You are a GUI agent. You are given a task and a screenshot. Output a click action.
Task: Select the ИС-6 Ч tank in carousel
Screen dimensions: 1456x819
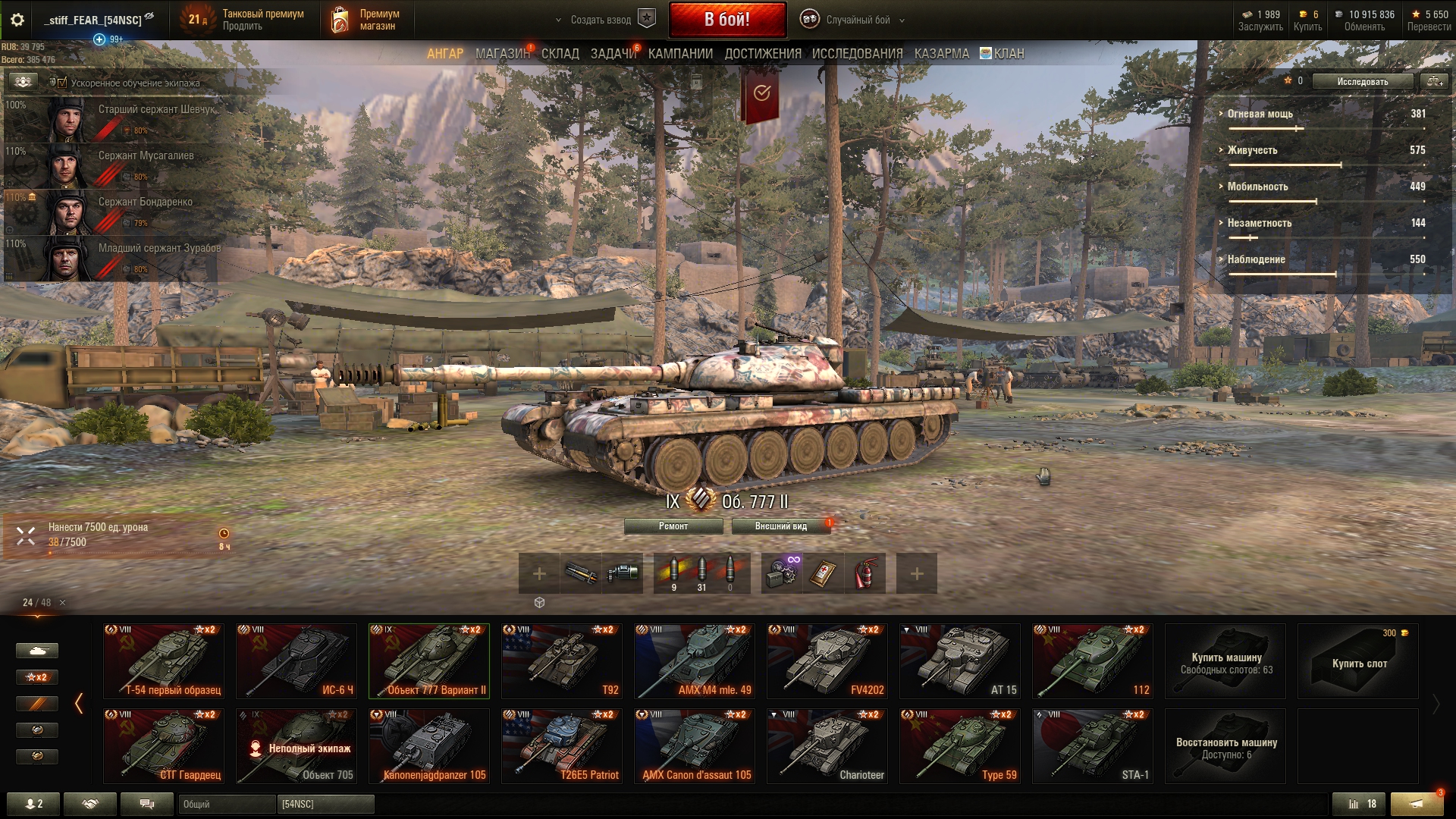(x=296, y=661)
